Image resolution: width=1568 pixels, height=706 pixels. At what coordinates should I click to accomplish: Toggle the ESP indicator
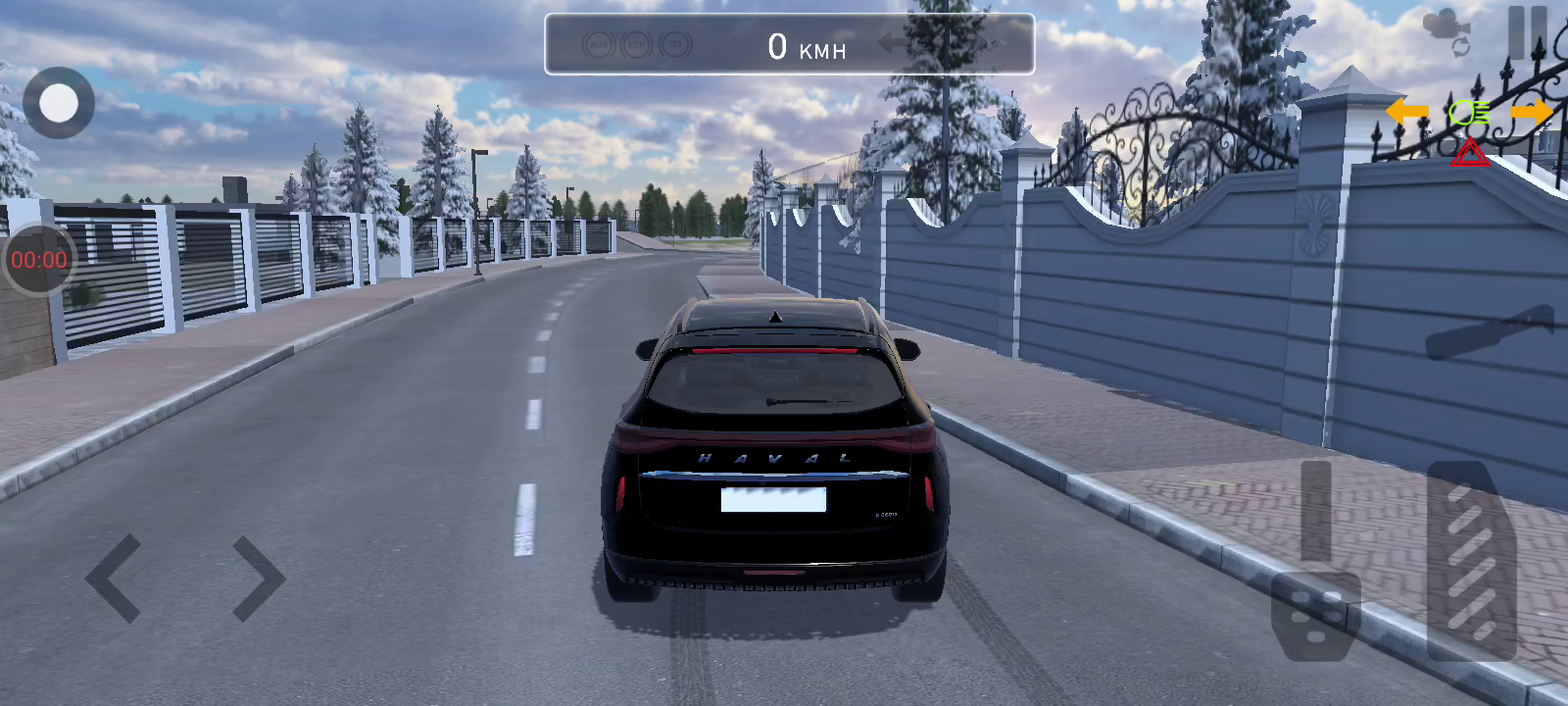point(636,44)
